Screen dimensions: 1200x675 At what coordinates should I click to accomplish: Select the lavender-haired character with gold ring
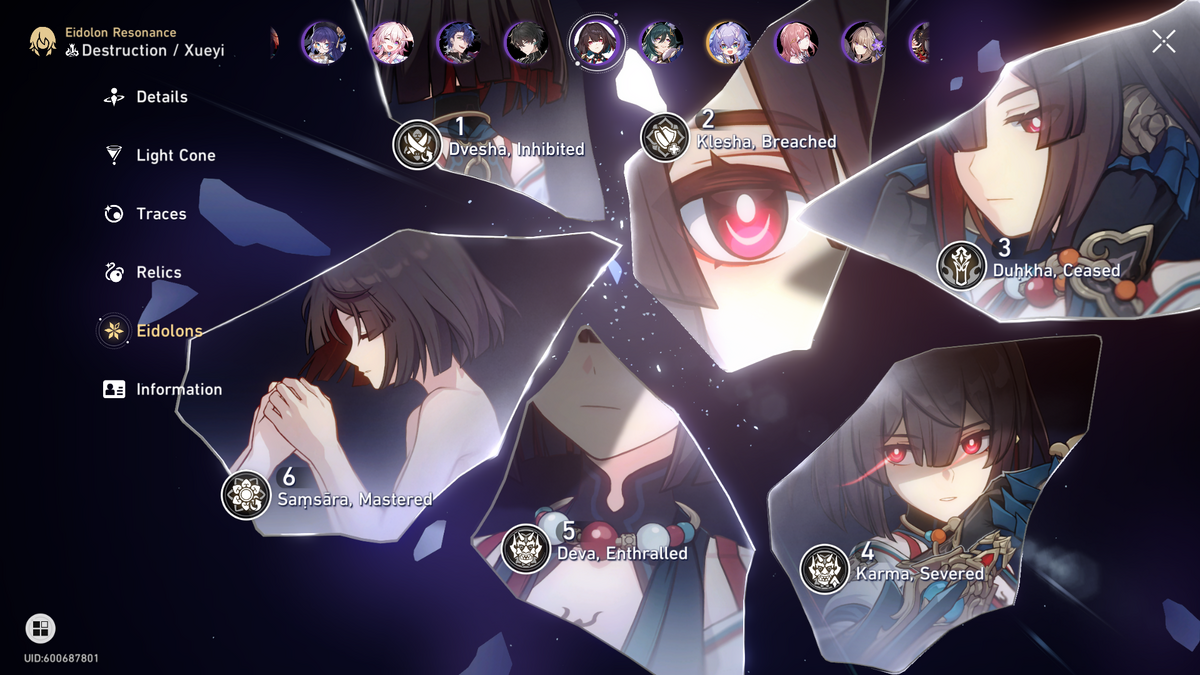[x=729, y=43]
